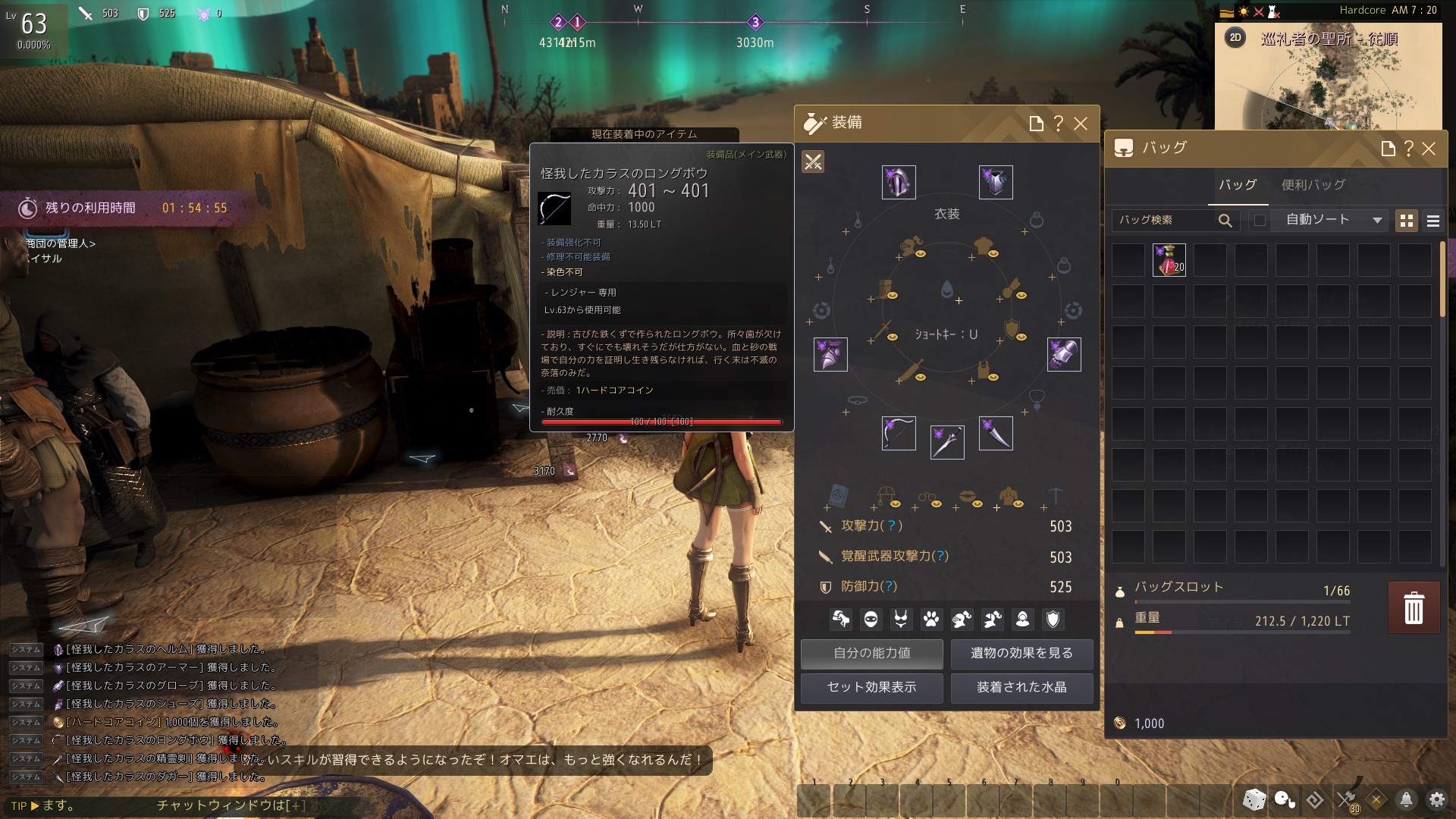The width and height of the screenshot is (1456, 819).
Task: Toggle the minimap 2D view button
Action: 1235,38
